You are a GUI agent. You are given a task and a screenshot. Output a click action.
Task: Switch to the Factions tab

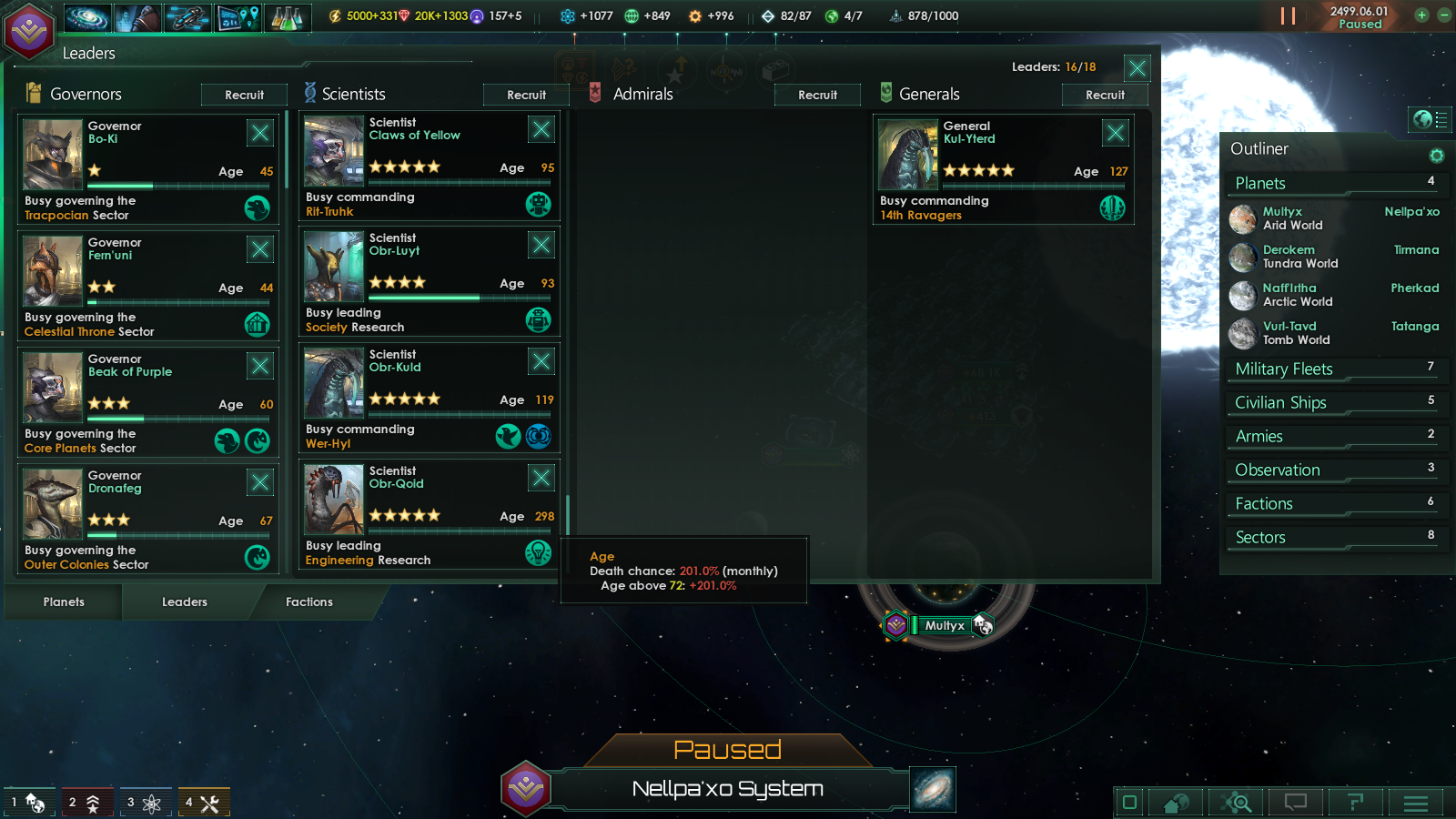[308, 602]
